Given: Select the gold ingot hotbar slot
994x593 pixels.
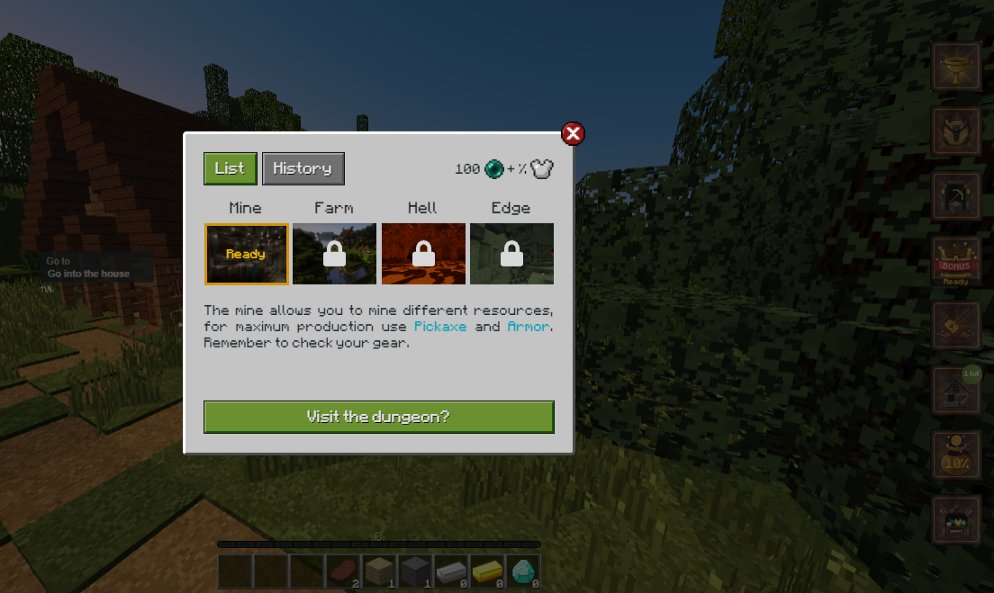Looking at the screenshot, I should [487, 571].
